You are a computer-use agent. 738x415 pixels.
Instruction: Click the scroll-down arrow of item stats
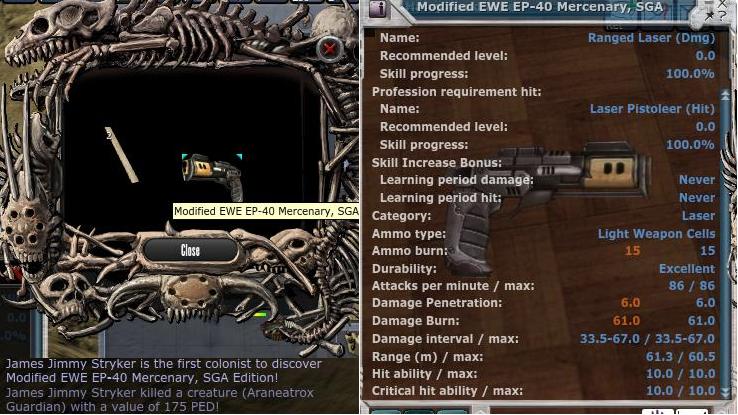(727, 391)
